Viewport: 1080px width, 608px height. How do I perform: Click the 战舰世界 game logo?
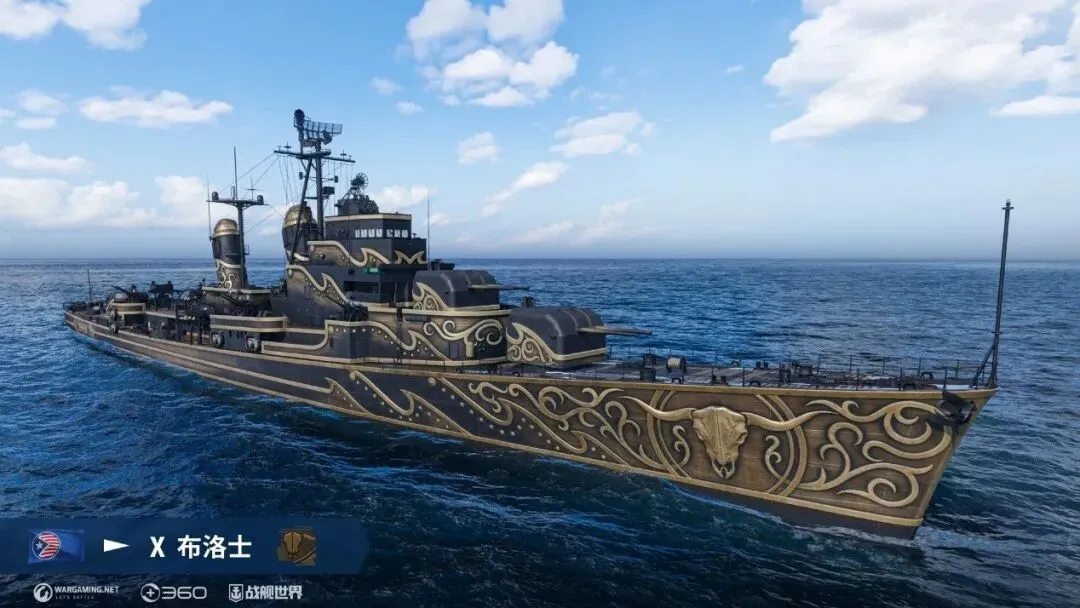266,592
